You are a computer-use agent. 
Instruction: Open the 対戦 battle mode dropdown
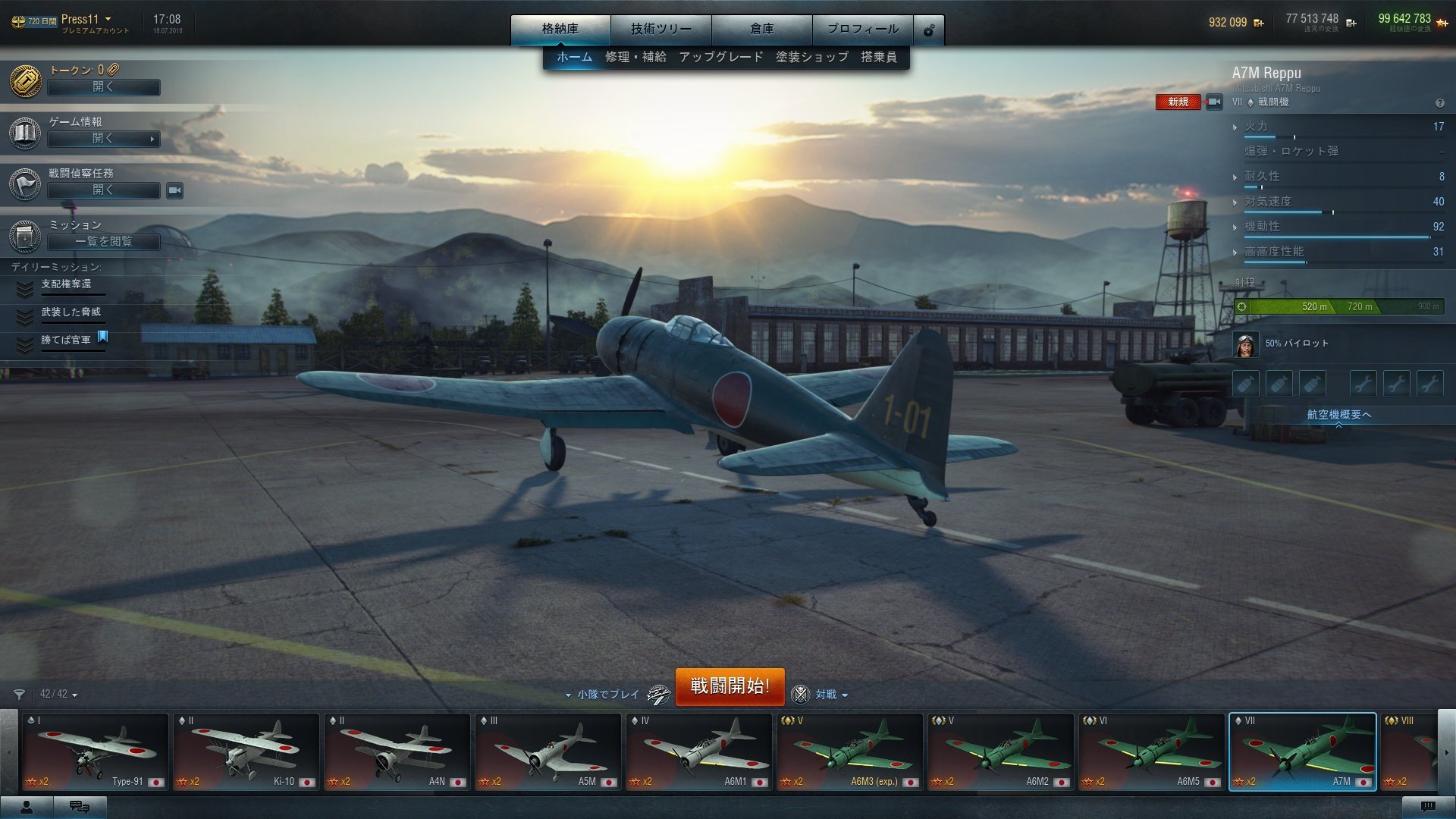point(828,695)
